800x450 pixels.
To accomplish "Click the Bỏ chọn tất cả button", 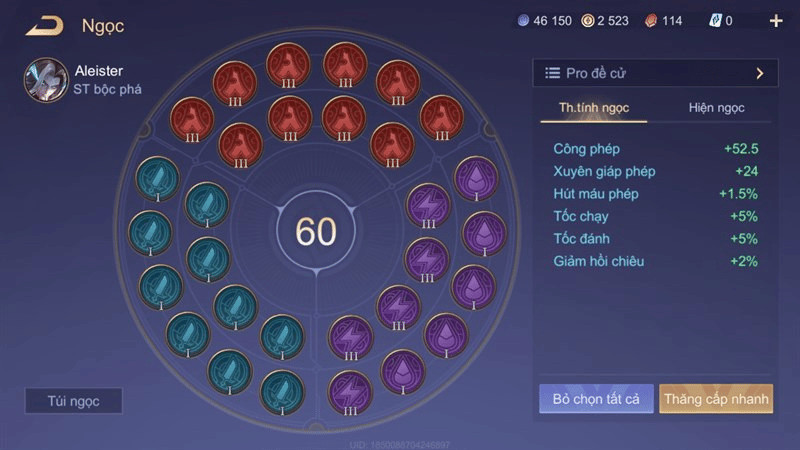I will tap(596, 399).
